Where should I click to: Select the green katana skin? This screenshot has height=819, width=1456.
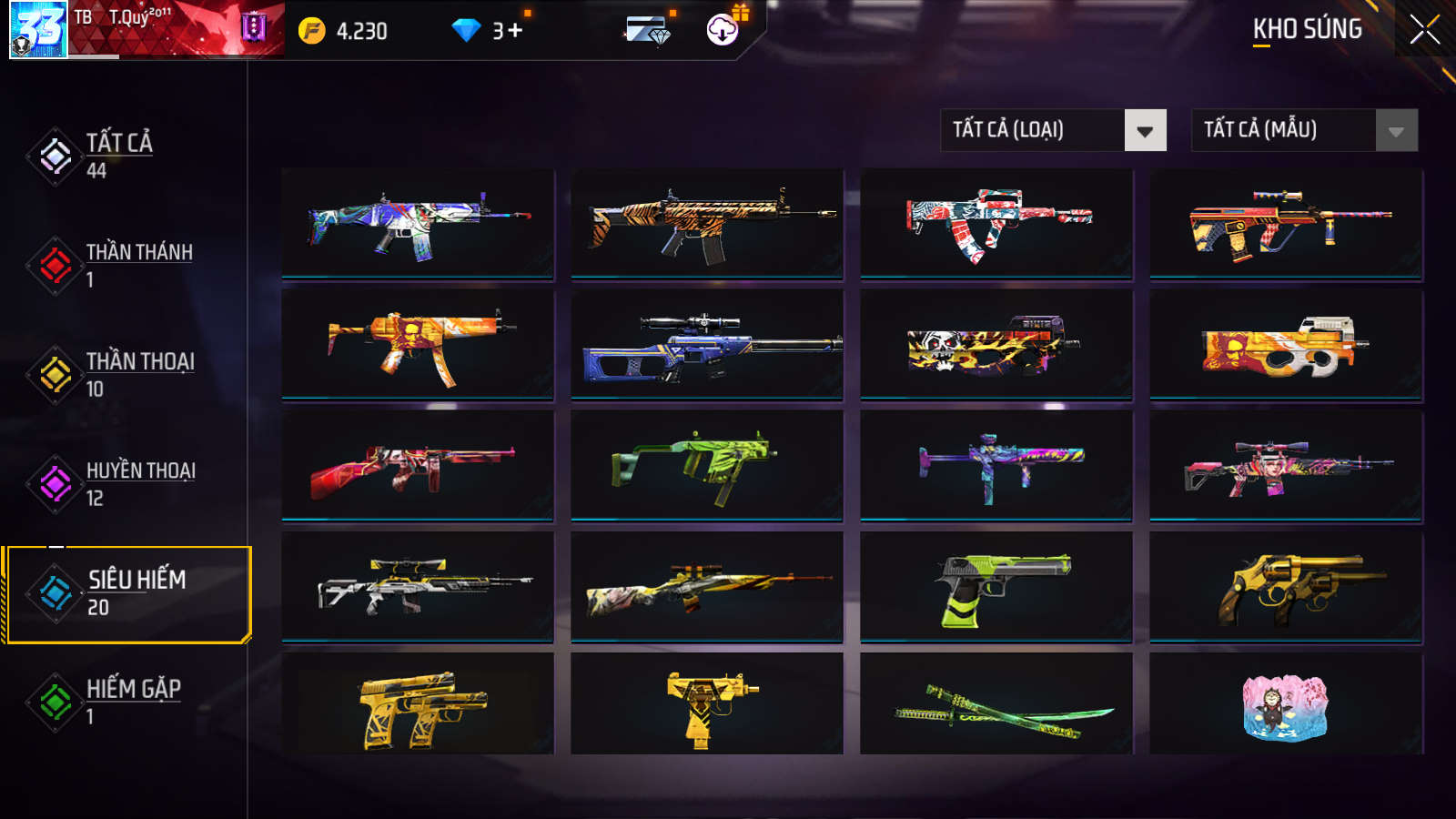(996, 705)
